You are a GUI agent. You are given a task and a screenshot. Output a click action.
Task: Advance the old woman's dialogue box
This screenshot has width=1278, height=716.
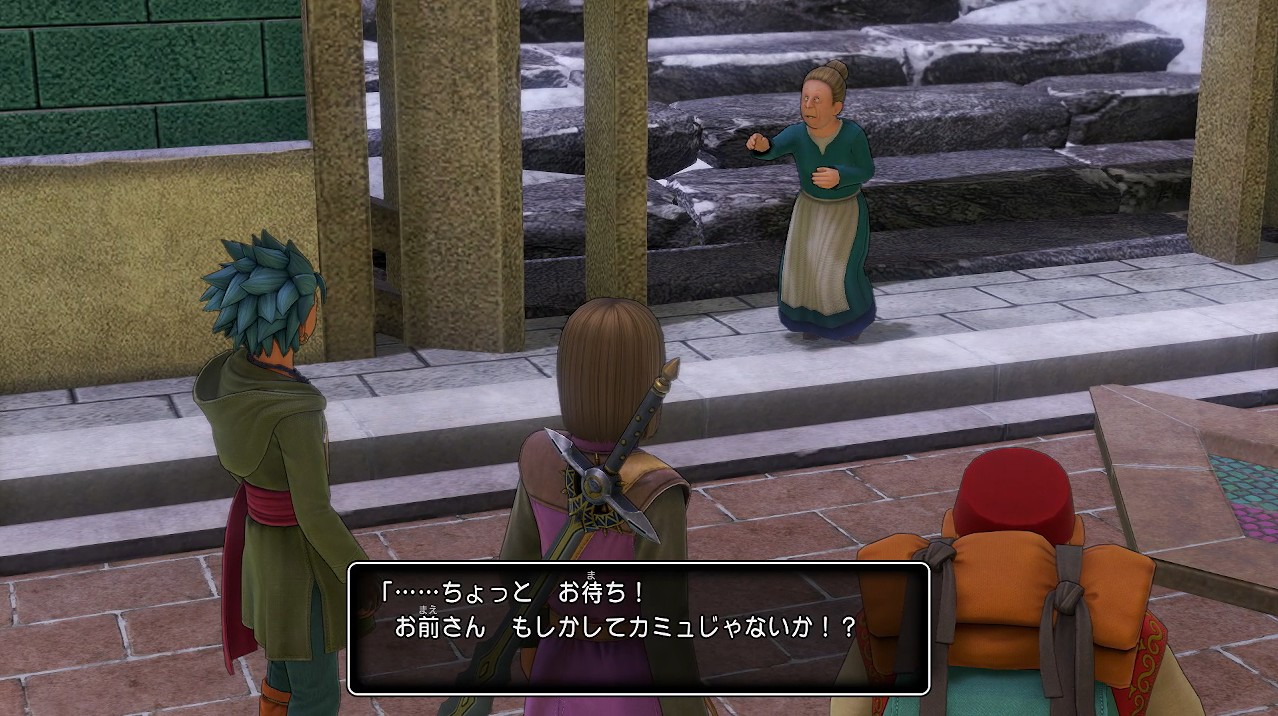tap(638, 628)
